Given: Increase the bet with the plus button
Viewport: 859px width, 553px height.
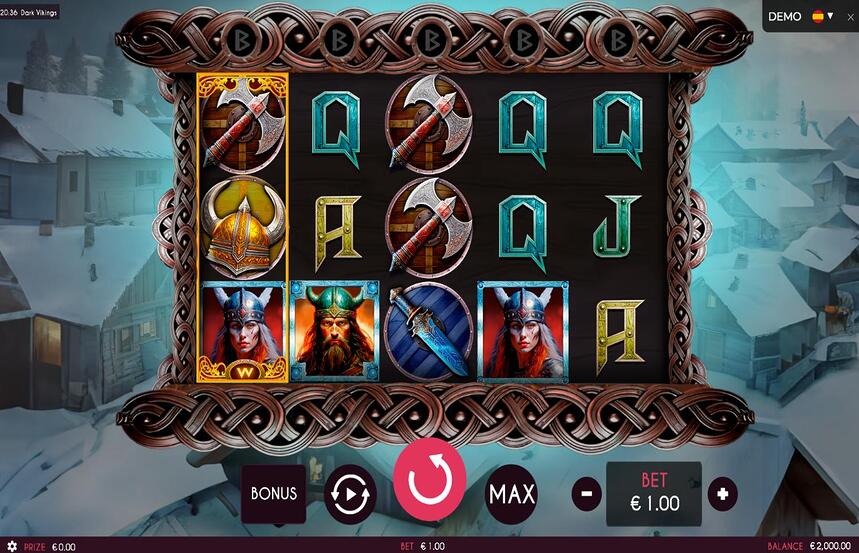Looking at the screenshot, I should 722,493.
